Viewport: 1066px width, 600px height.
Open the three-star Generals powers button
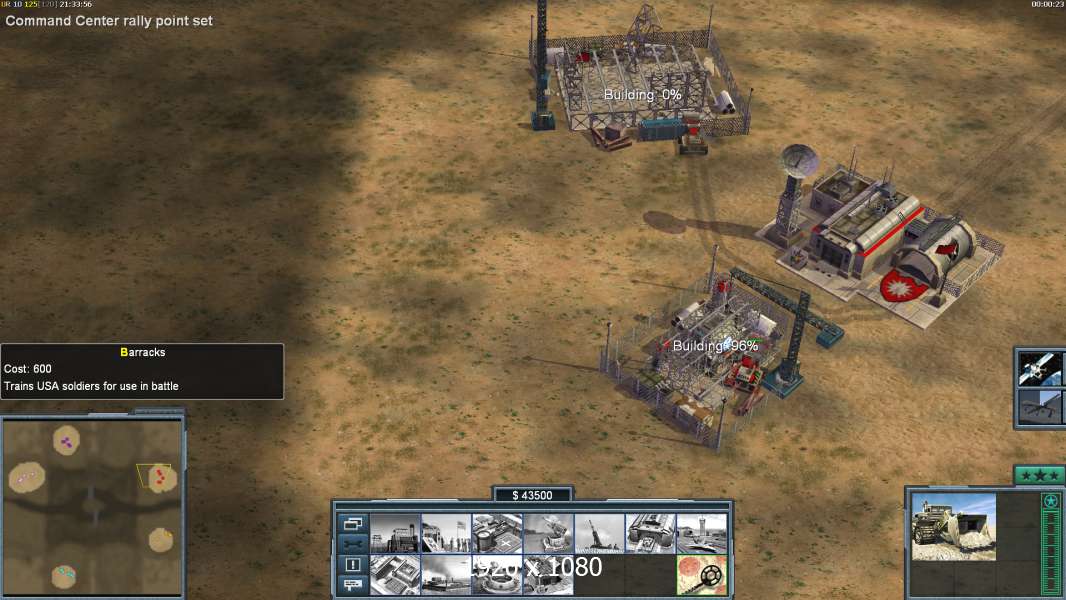[x=1038, y=475]
